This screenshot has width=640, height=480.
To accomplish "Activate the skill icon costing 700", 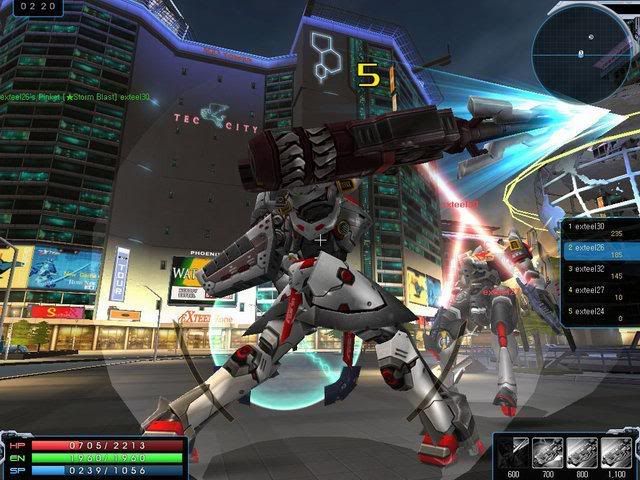I will [547, 451].
